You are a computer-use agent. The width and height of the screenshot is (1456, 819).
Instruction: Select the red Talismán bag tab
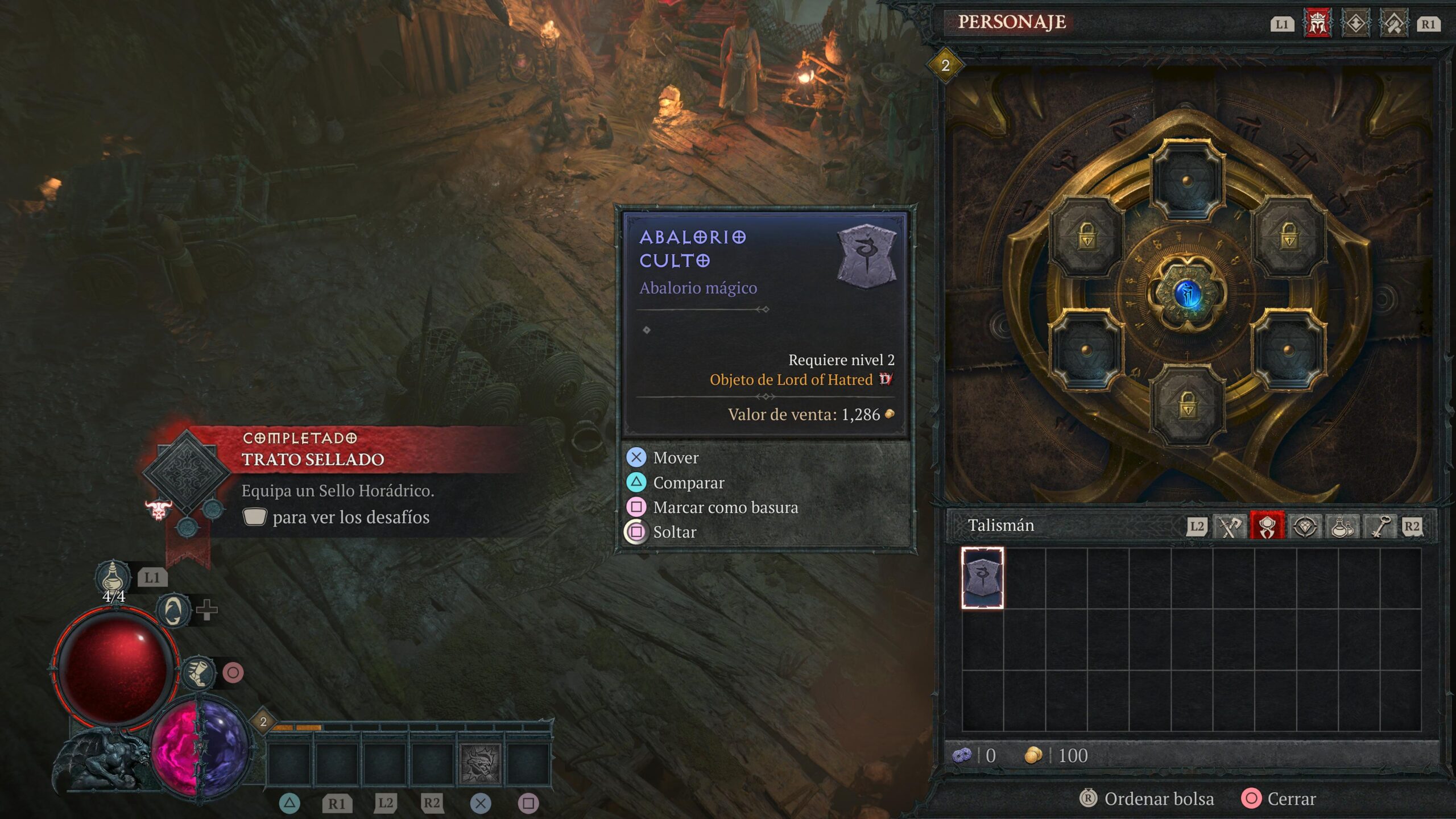[x=1267, y=527]
